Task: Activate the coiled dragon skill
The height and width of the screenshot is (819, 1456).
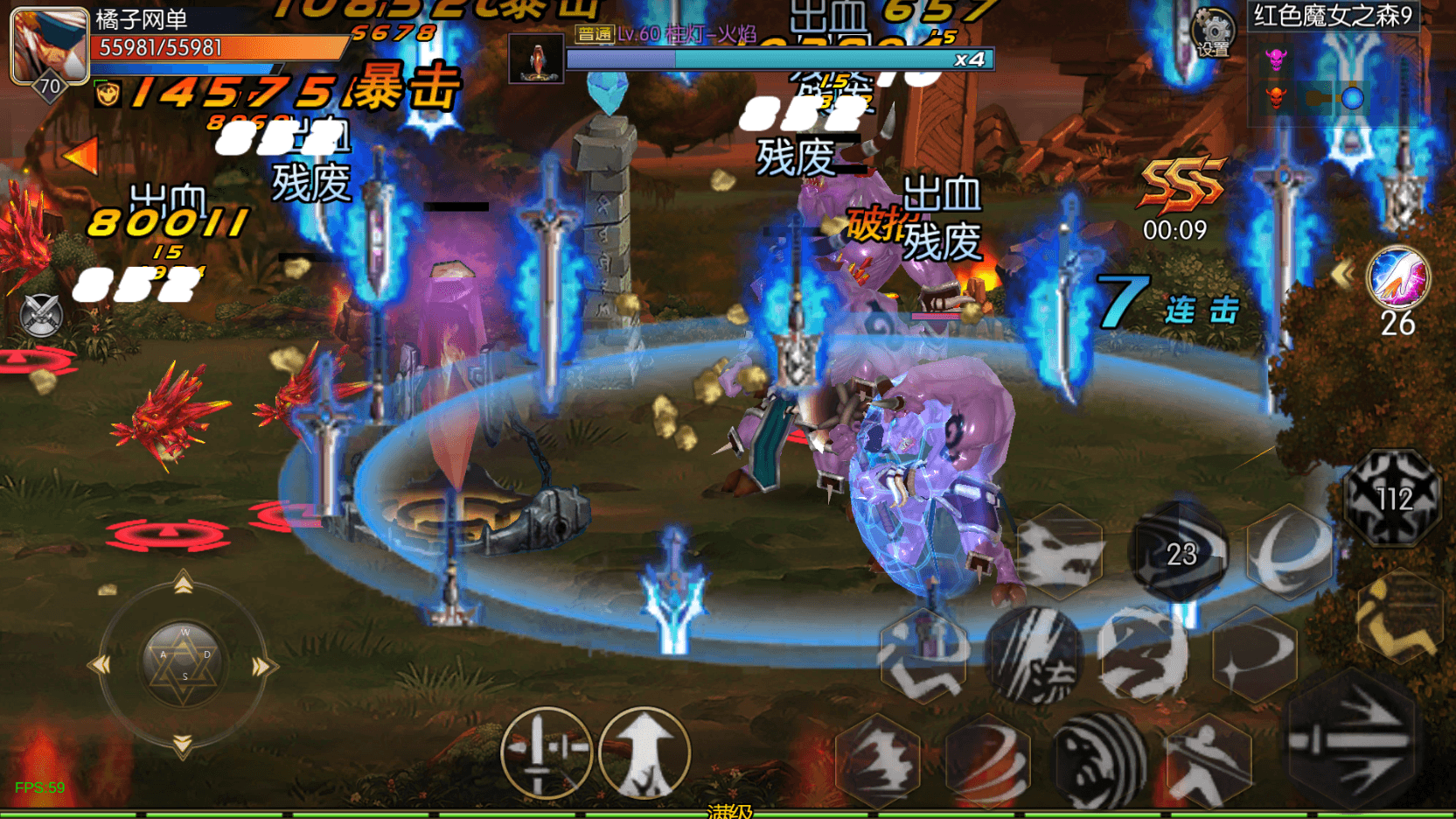Action: tap(1143, 655)
